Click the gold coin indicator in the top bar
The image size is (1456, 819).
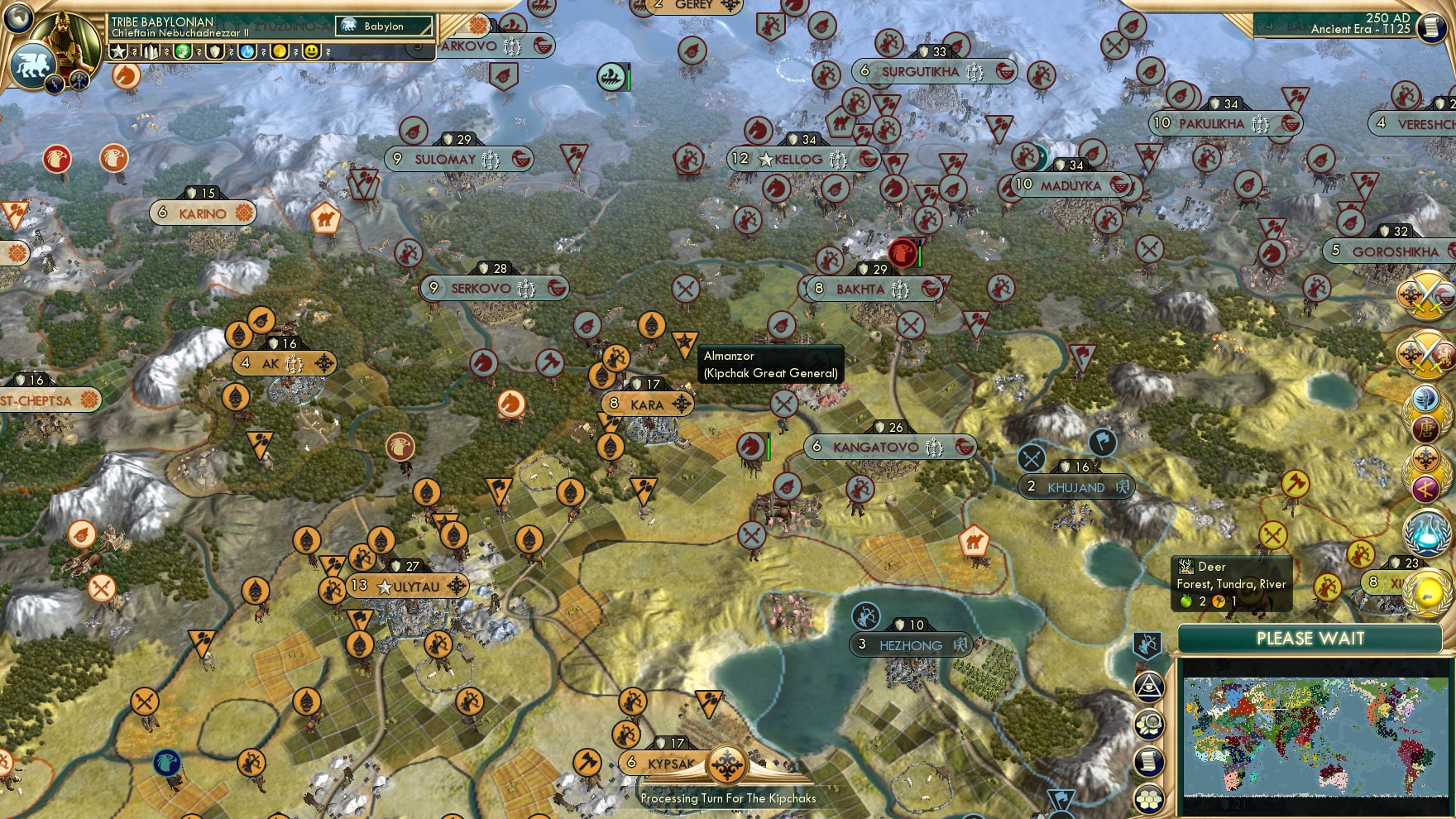pos(280,52)
